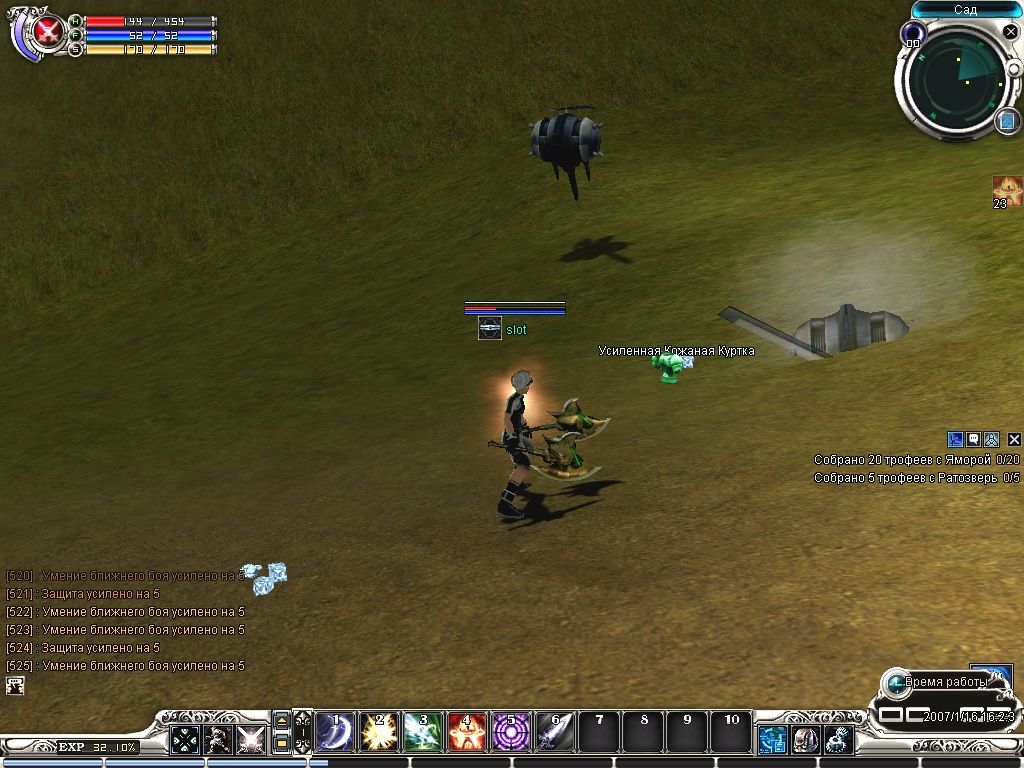
Task: Click the four-arrow movement icon next to EXP
Action: tap(185, 740)
